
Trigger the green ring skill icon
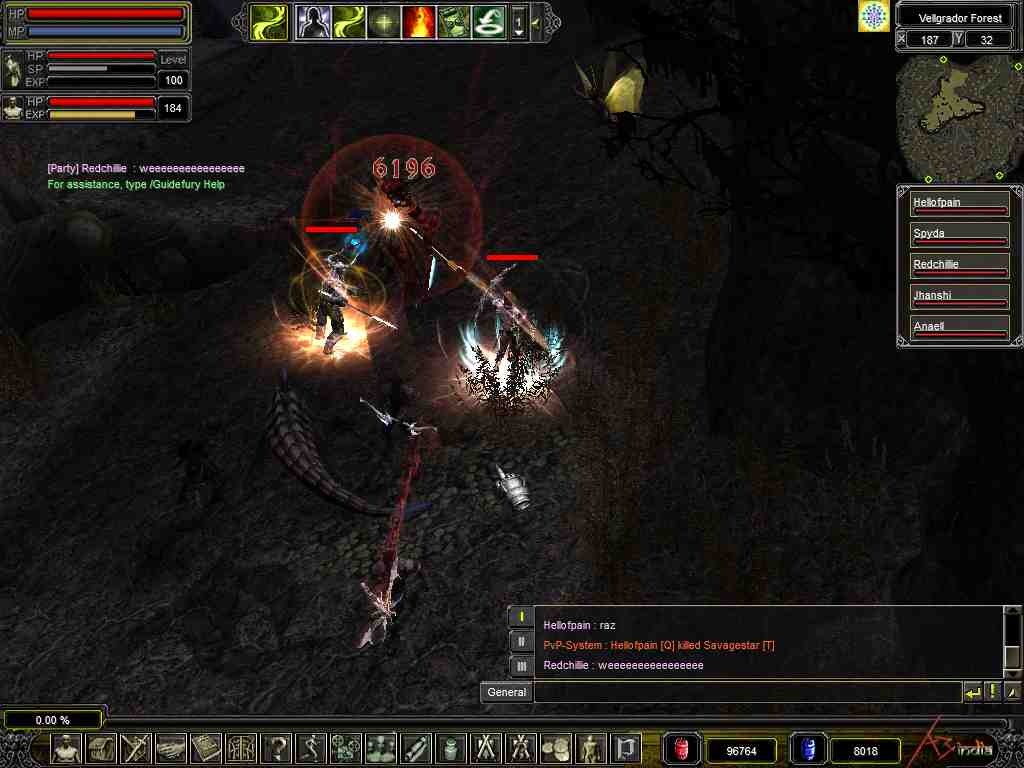(x=488, y=21)
